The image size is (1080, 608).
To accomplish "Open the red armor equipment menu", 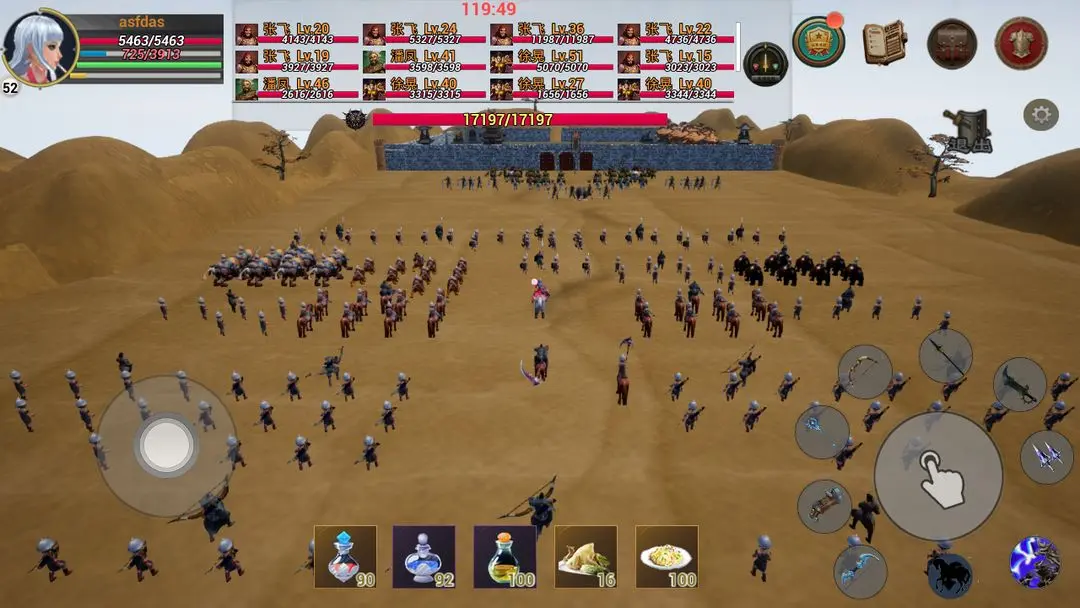I will point(1021,43).
